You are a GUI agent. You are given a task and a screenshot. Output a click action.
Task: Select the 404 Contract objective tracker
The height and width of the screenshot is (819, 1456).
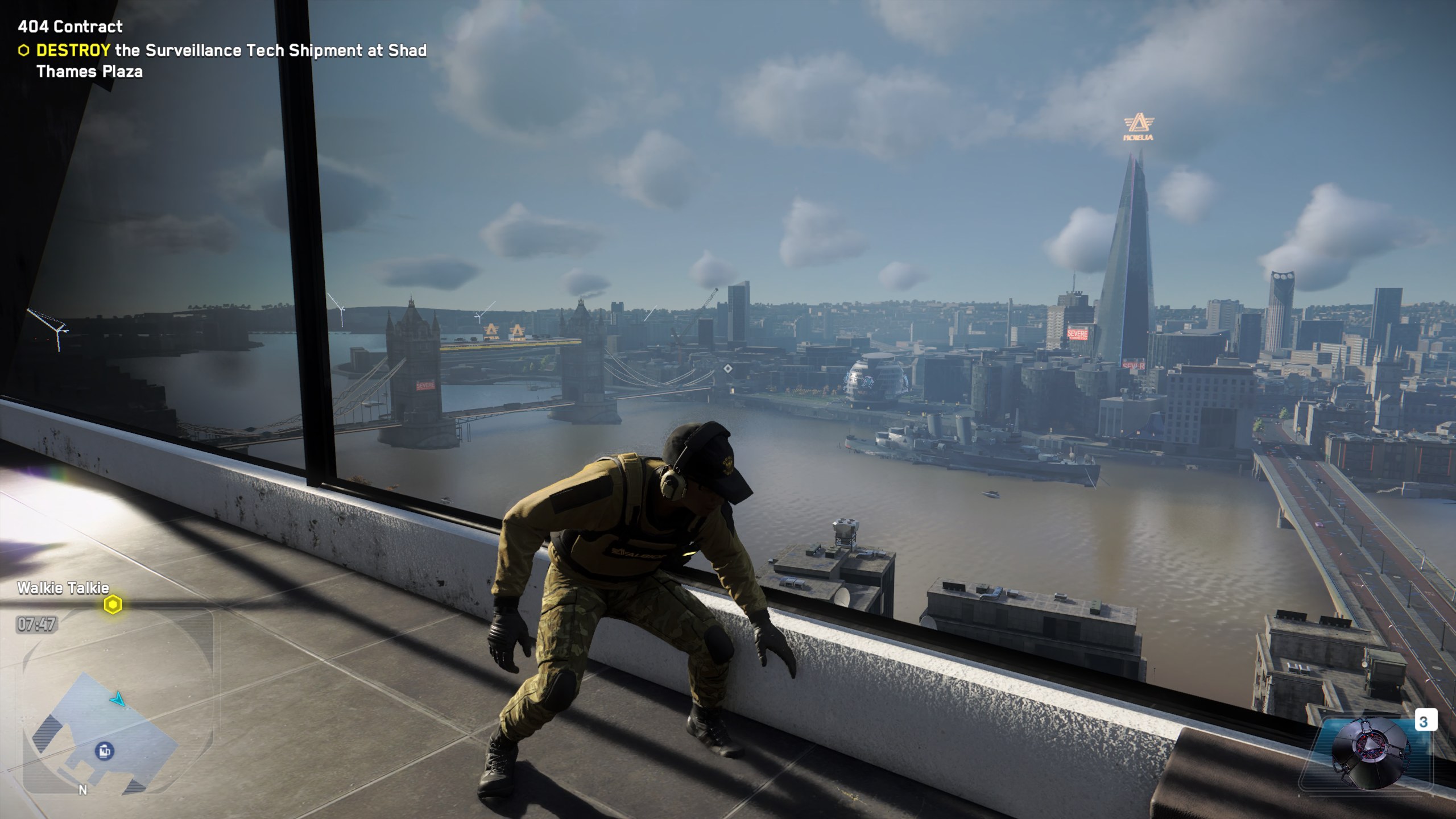71,27
